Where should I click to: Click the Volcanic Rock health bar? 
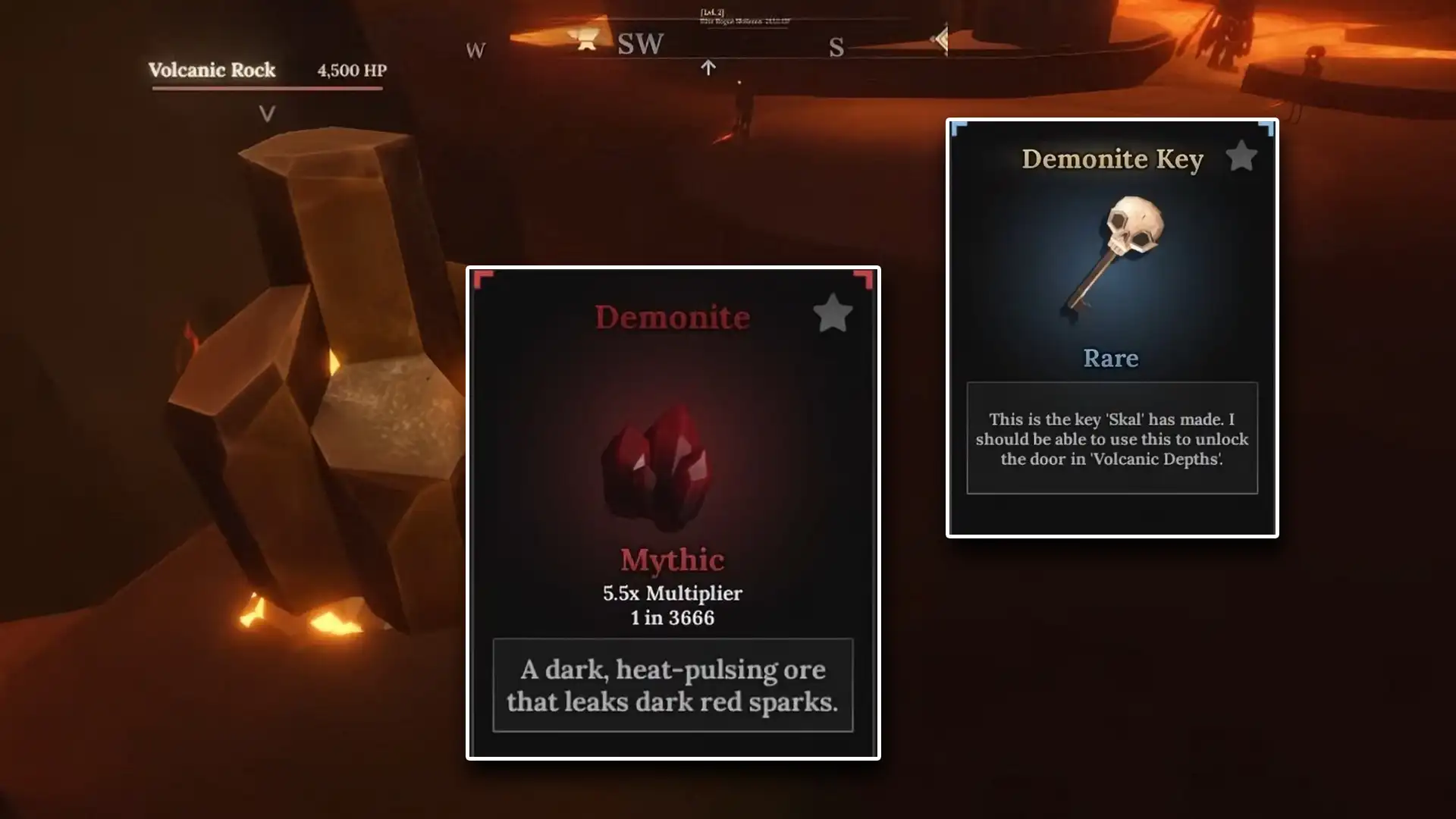(266, 89)
